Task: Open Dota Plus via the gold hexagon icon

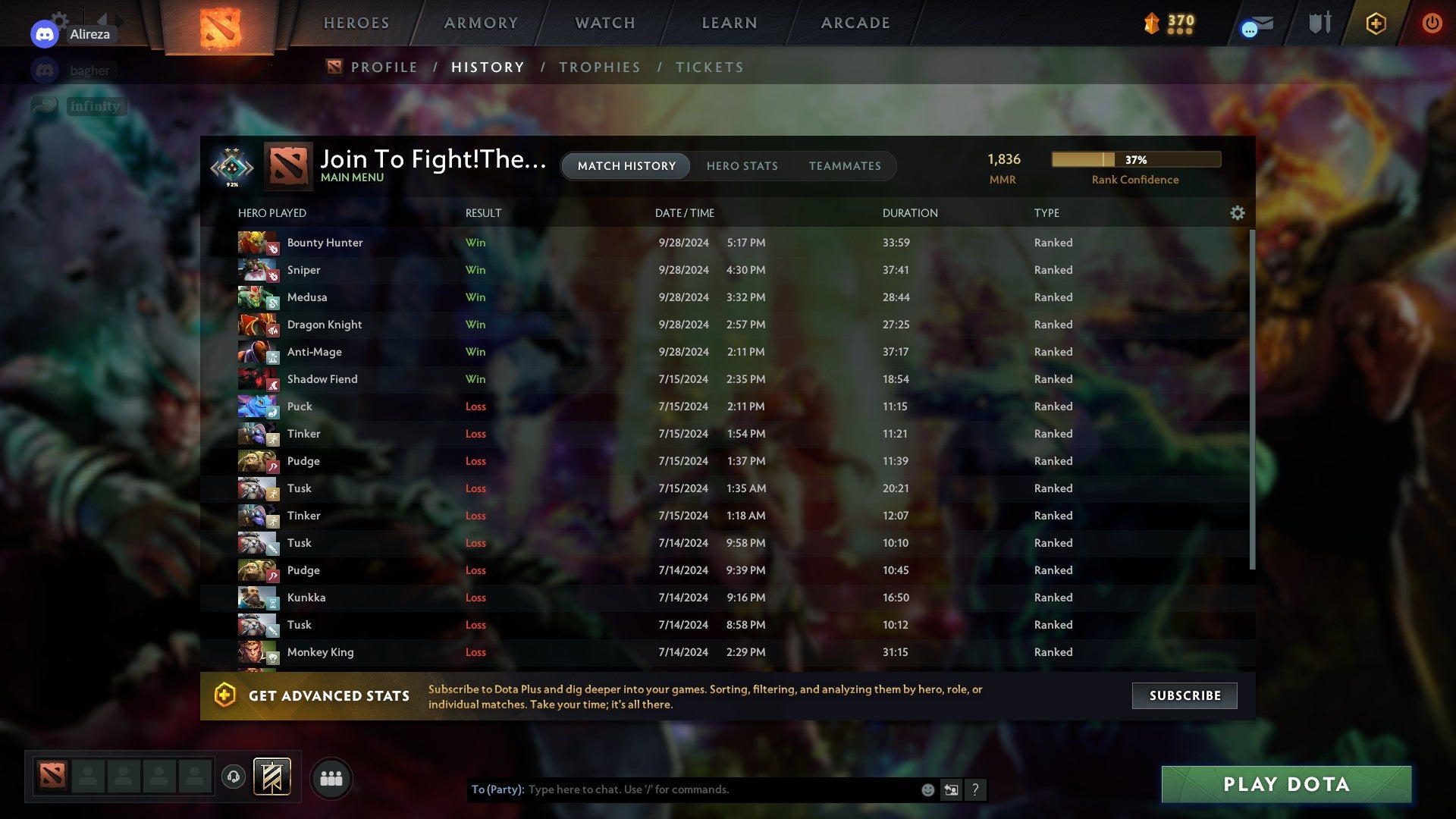Action: [x=1376, y=23]
